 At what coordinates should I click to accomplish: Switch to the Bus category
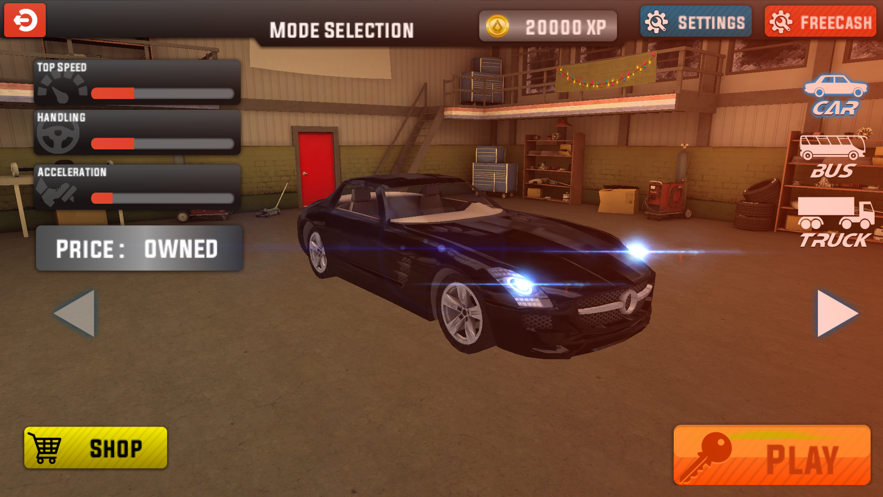[x=832, y=157]
